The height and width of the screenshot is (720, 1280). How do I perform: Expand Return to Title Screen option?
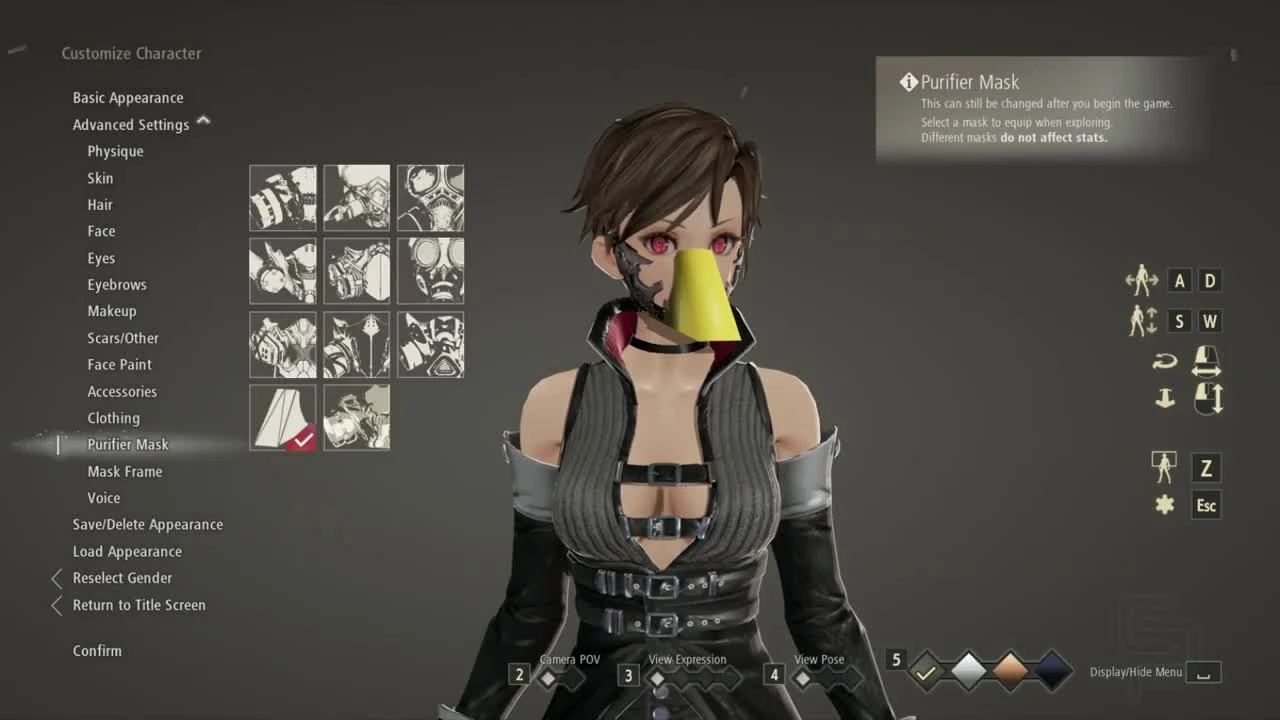tap(56, 605)
